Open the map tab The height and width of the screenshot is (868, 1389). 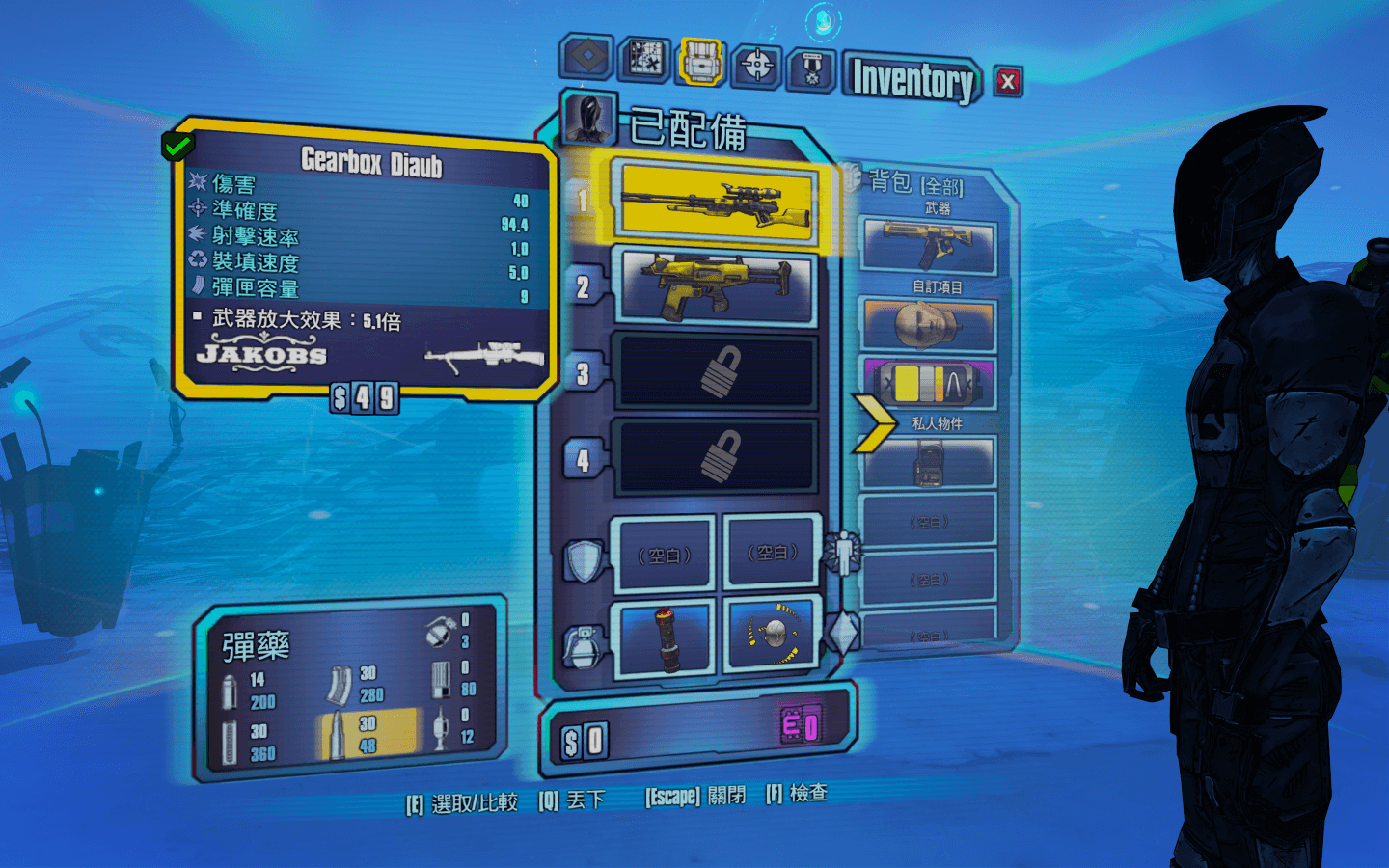pyautogui.click(x=645, y=59)
